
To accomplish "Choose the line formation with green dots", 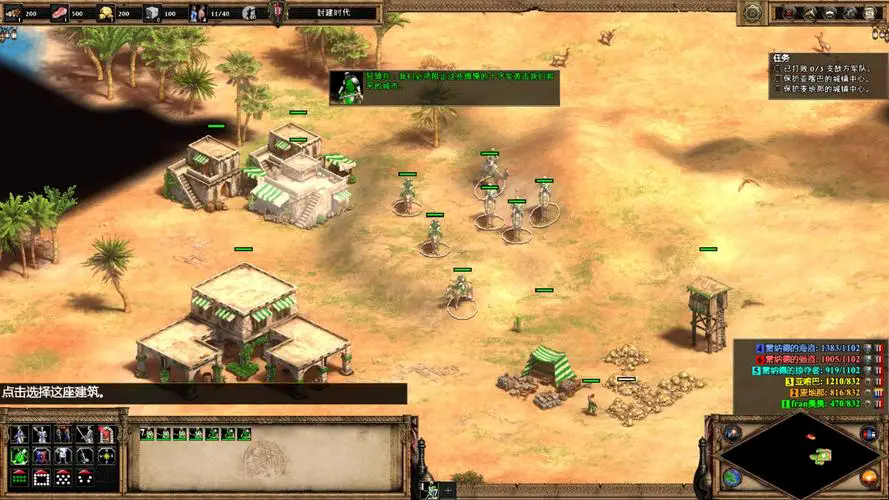I will [x=19, y=477].
